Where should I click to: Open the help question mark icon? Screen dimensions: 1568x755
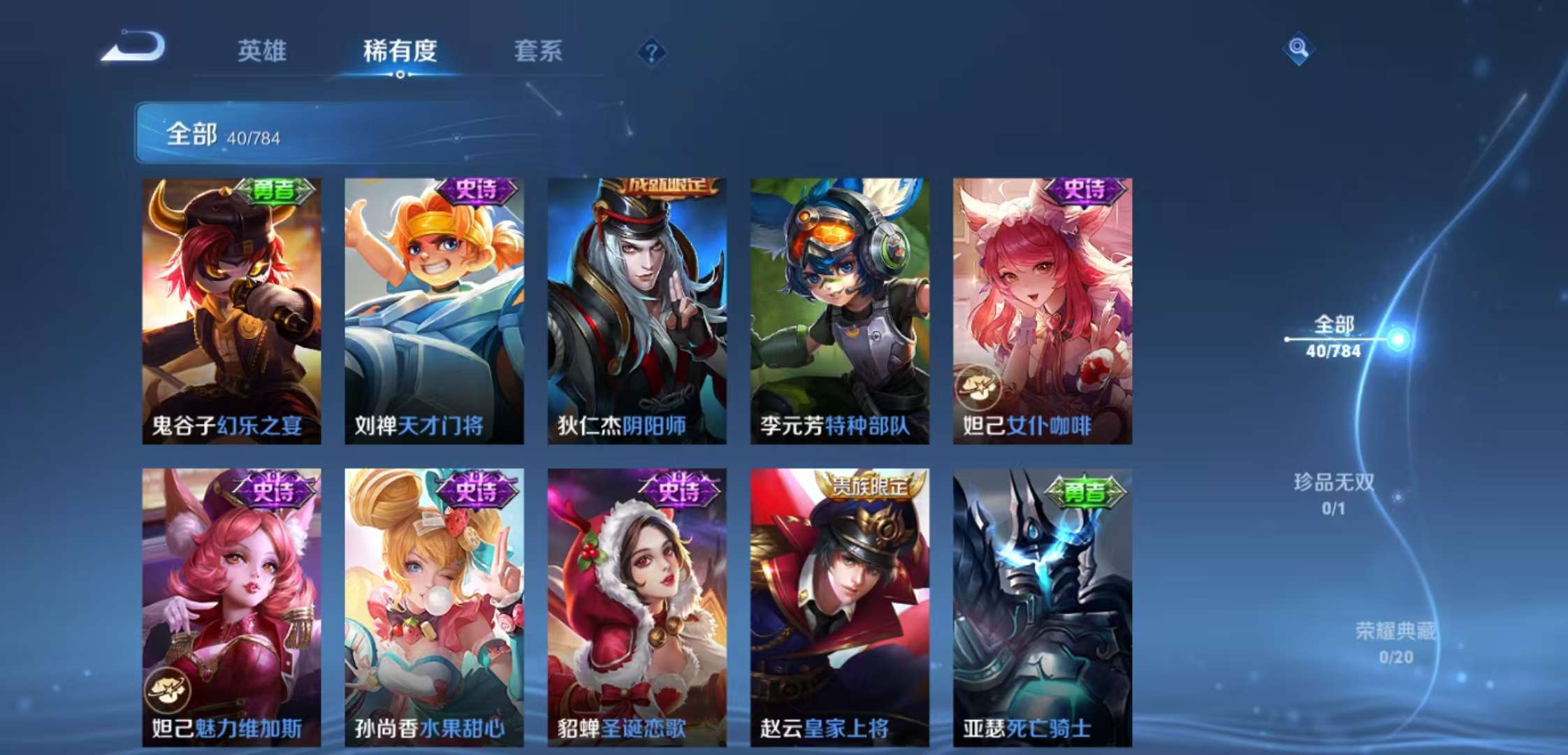(651, 52)
